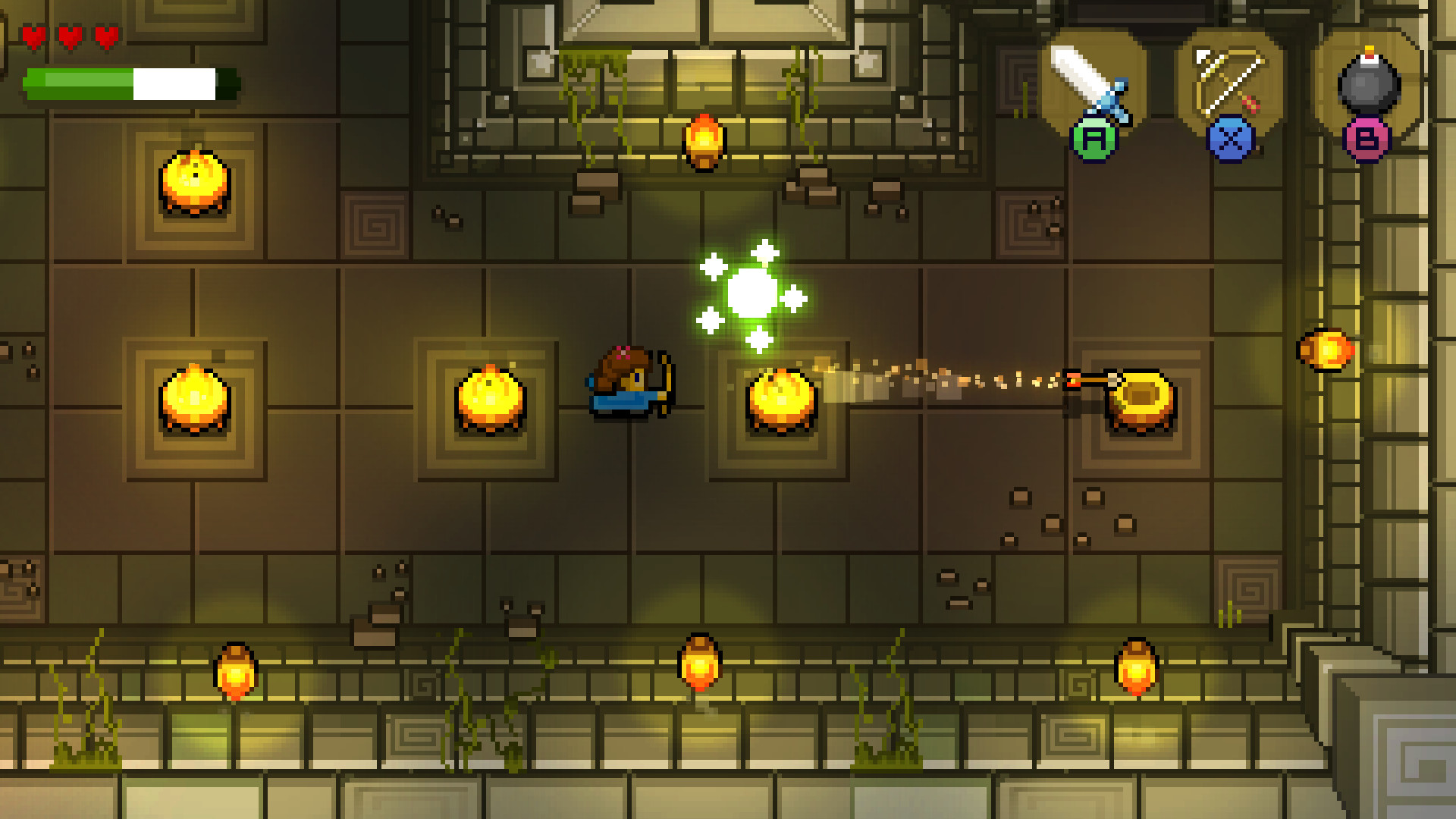Click the third heart in the health display
The image size is (1456, 819).
106,34
